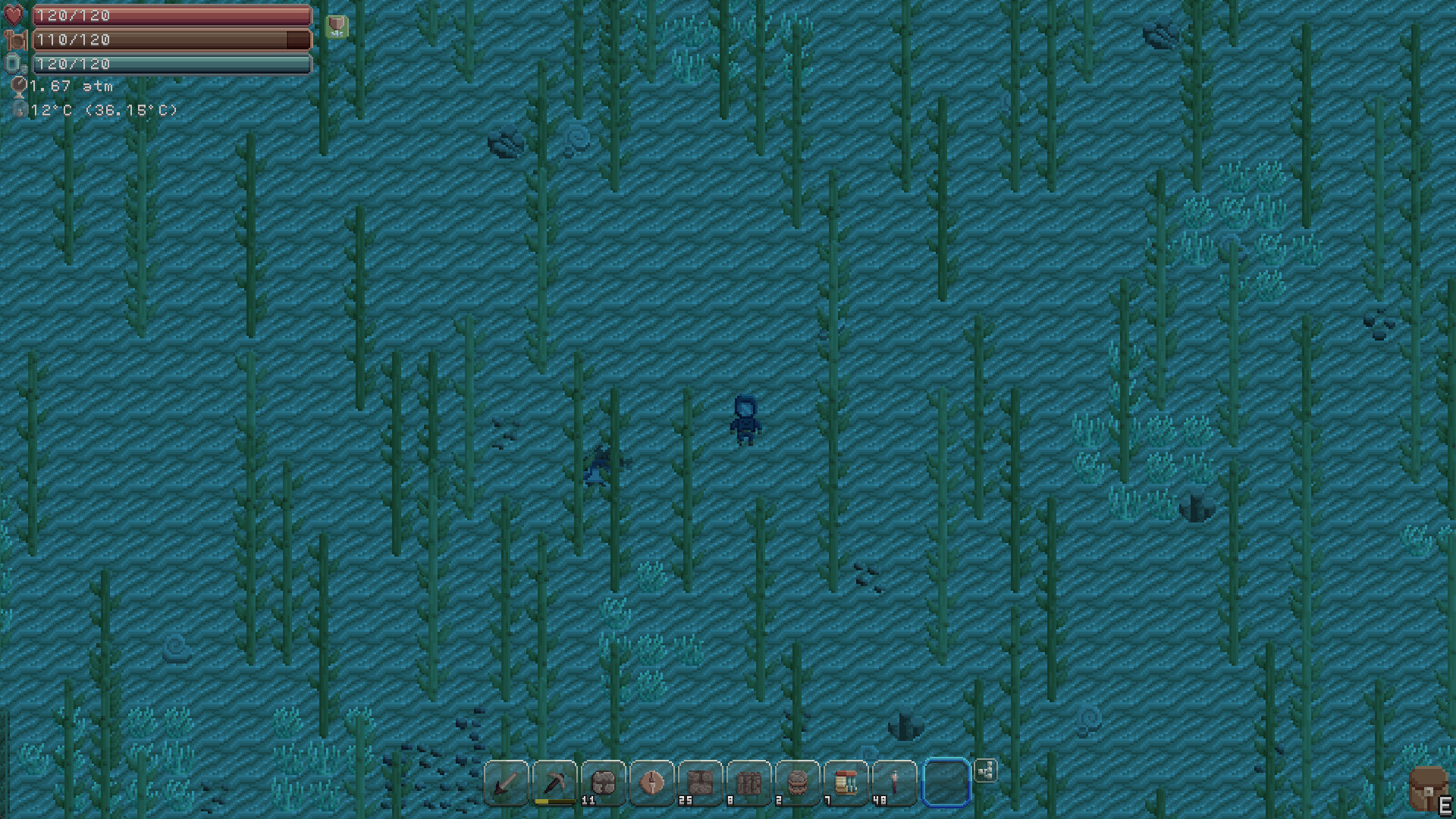Click the small map icon beside the hotbar
Screen dimensions: 1456x819
(x=987, y=770)
